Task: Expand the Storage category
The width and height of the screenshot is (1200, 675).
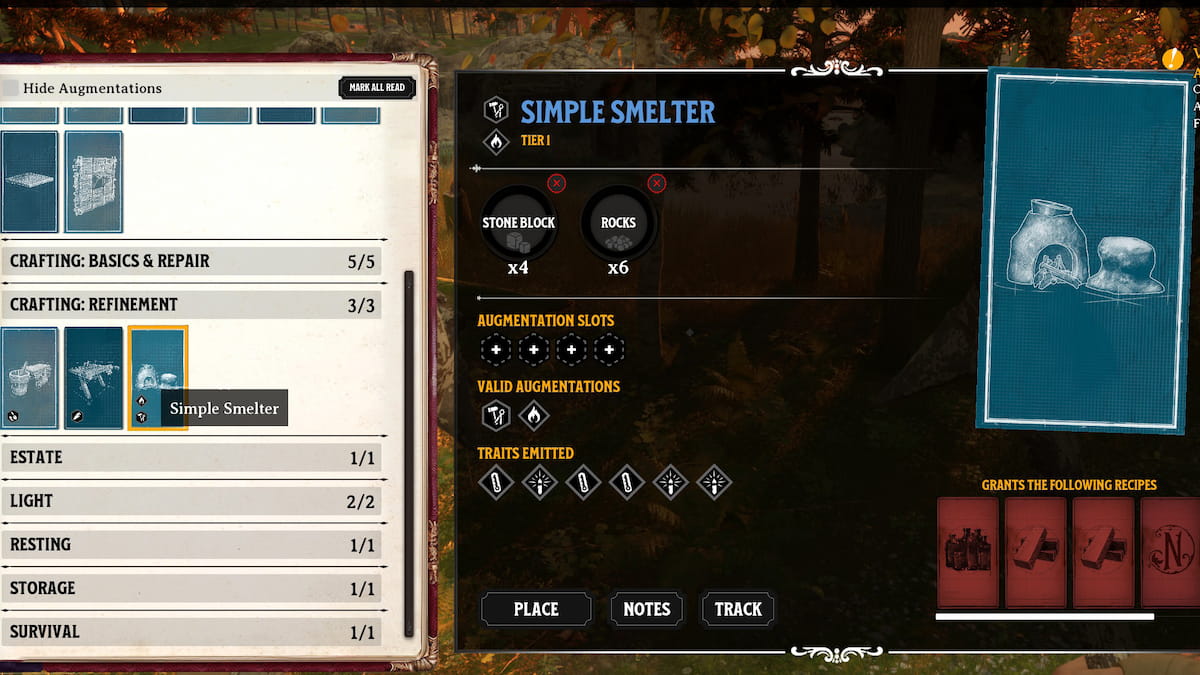Action: [191, 589]
